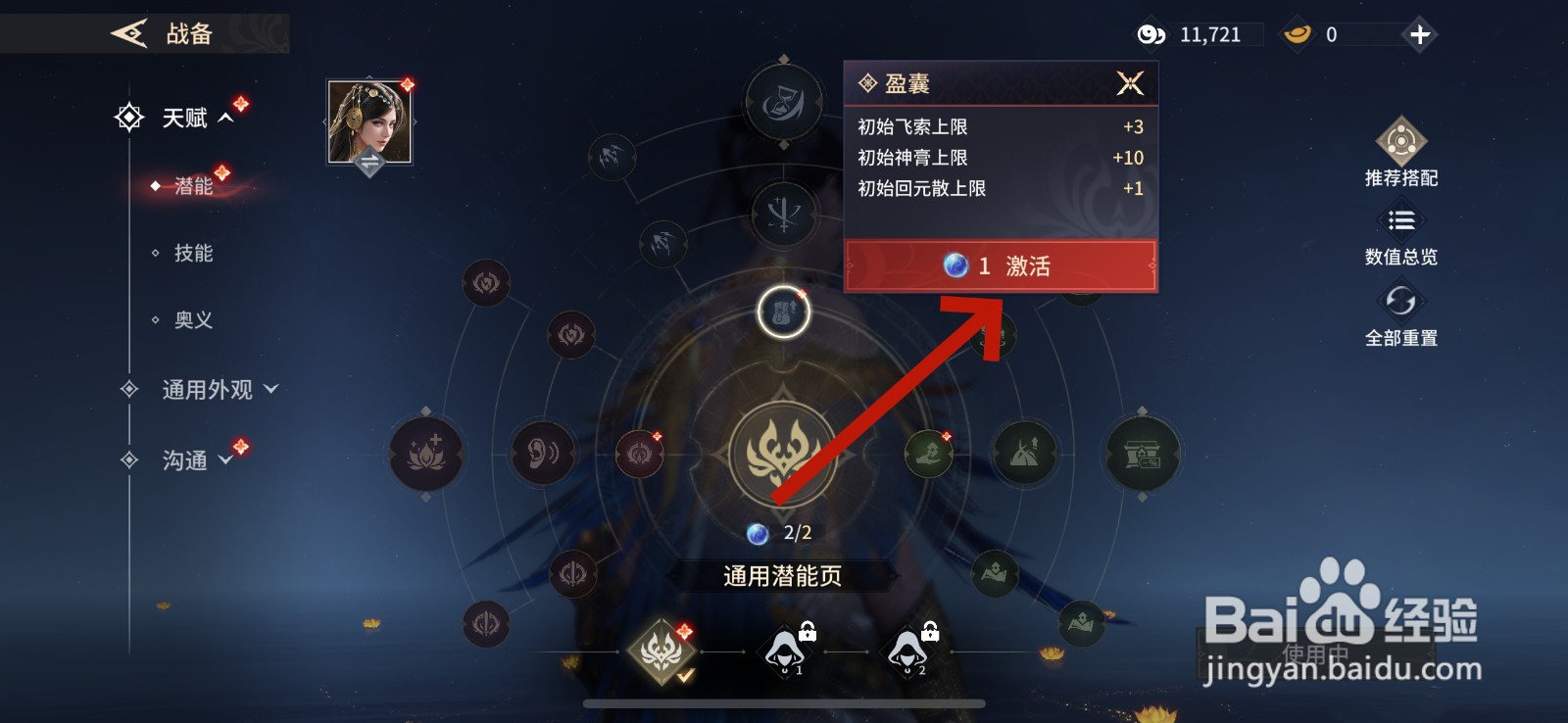Select the 奥义 sidebar item
Viewport: 1568px width, 723px height.
click(x=195, y=319)
